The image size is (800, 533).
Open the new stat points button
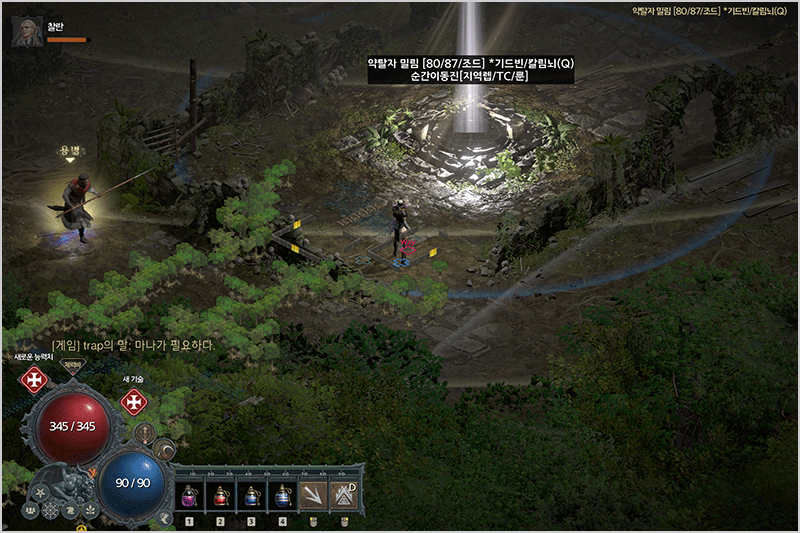pyautogui.click(x=35, y=380)
